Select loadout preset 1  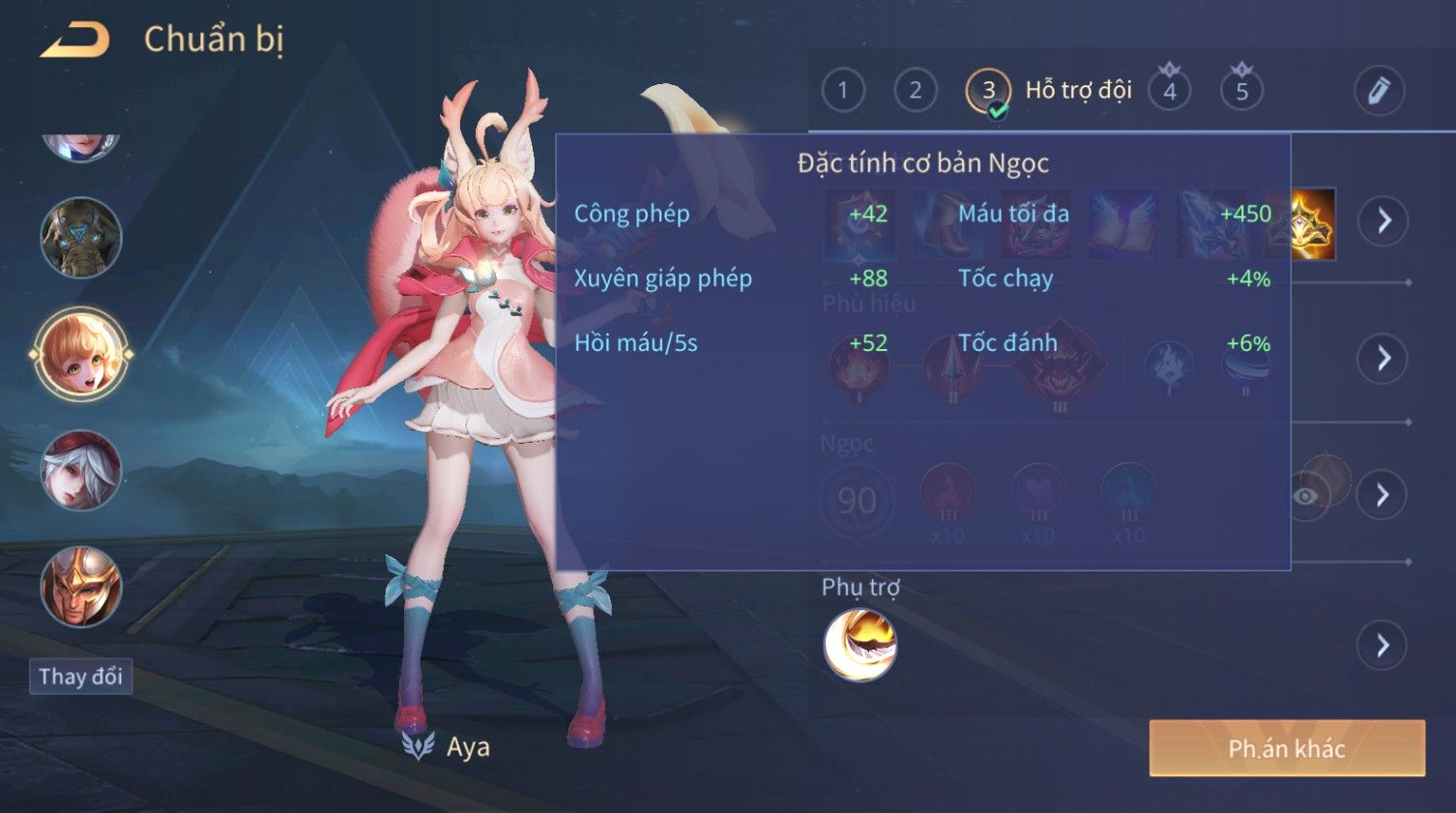point(842,91)
